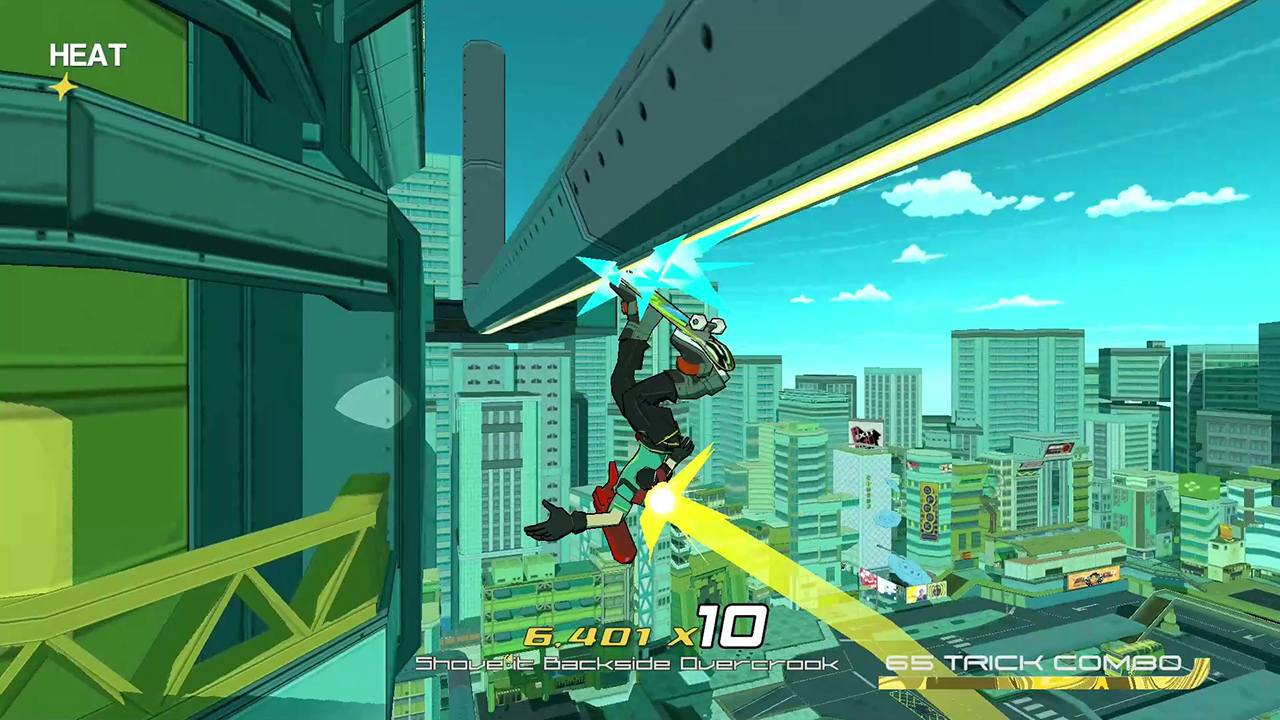Viewport: 1280px width, 720px height.
Task: Select the yellow boost flare on the skater
Action: pos(662,503)
